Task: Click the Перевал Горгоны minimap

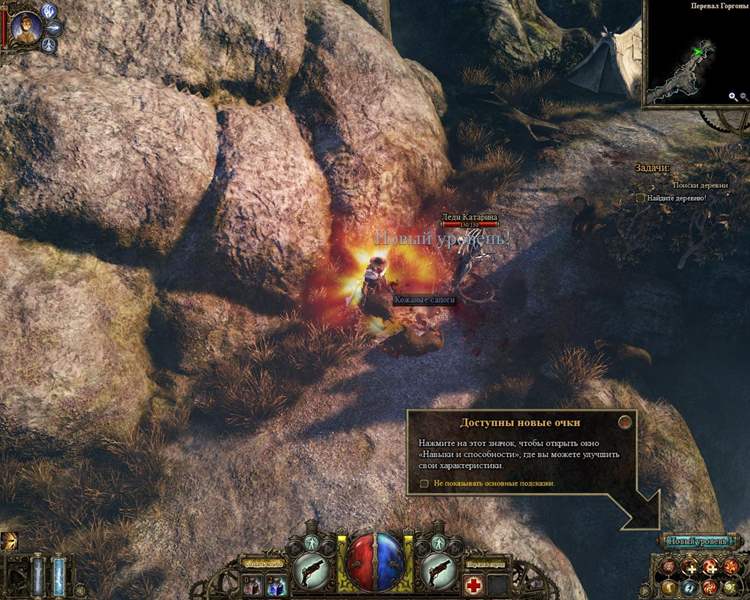Action: tap(690, 58)
